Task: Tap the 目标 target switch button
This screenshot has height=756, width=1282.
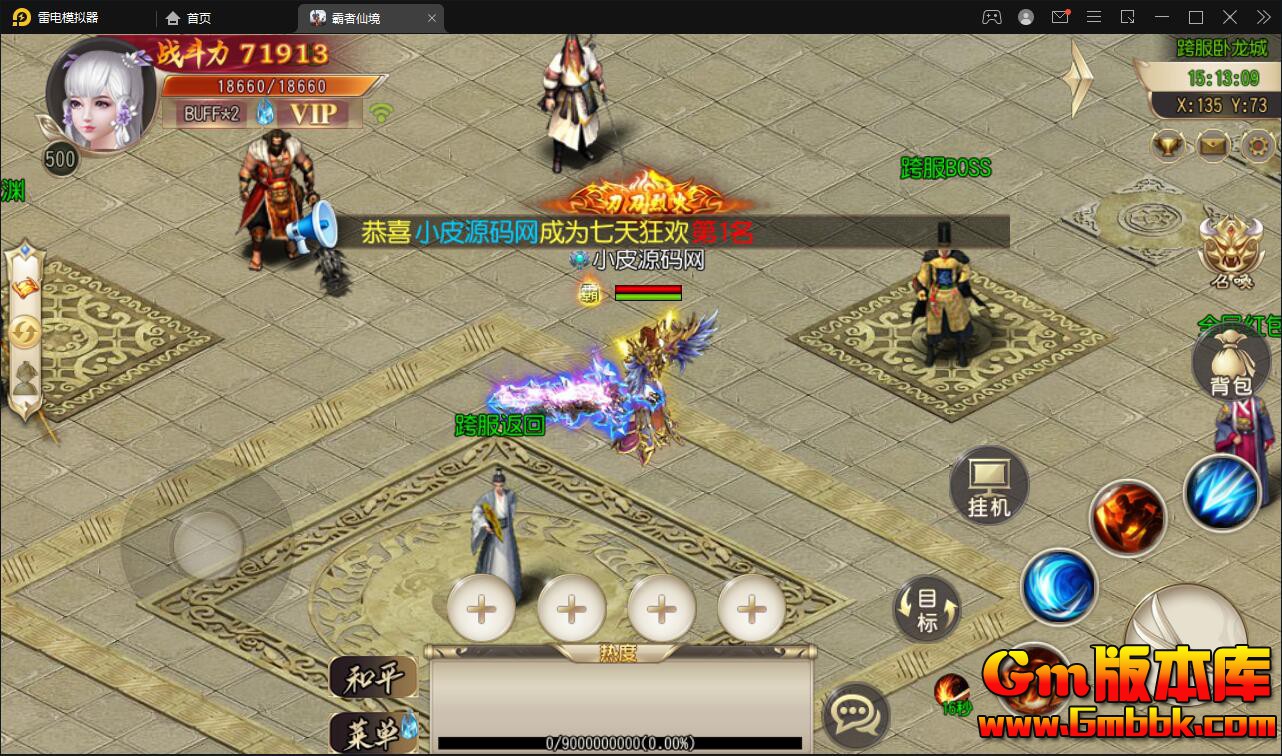Action: point(926,609)
